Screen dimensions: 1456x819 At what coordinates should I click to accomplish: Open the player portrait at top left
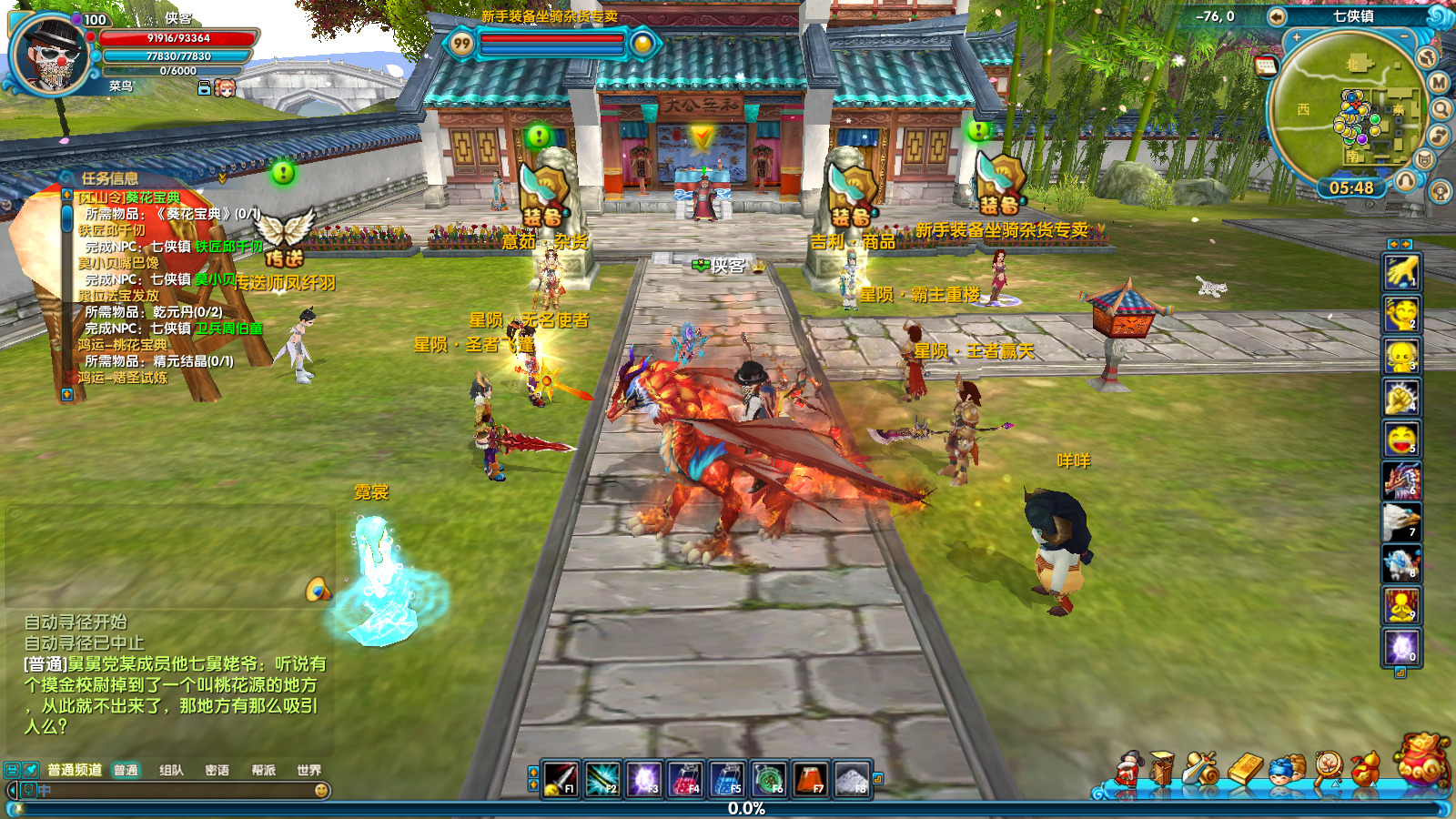pos(50,54)
